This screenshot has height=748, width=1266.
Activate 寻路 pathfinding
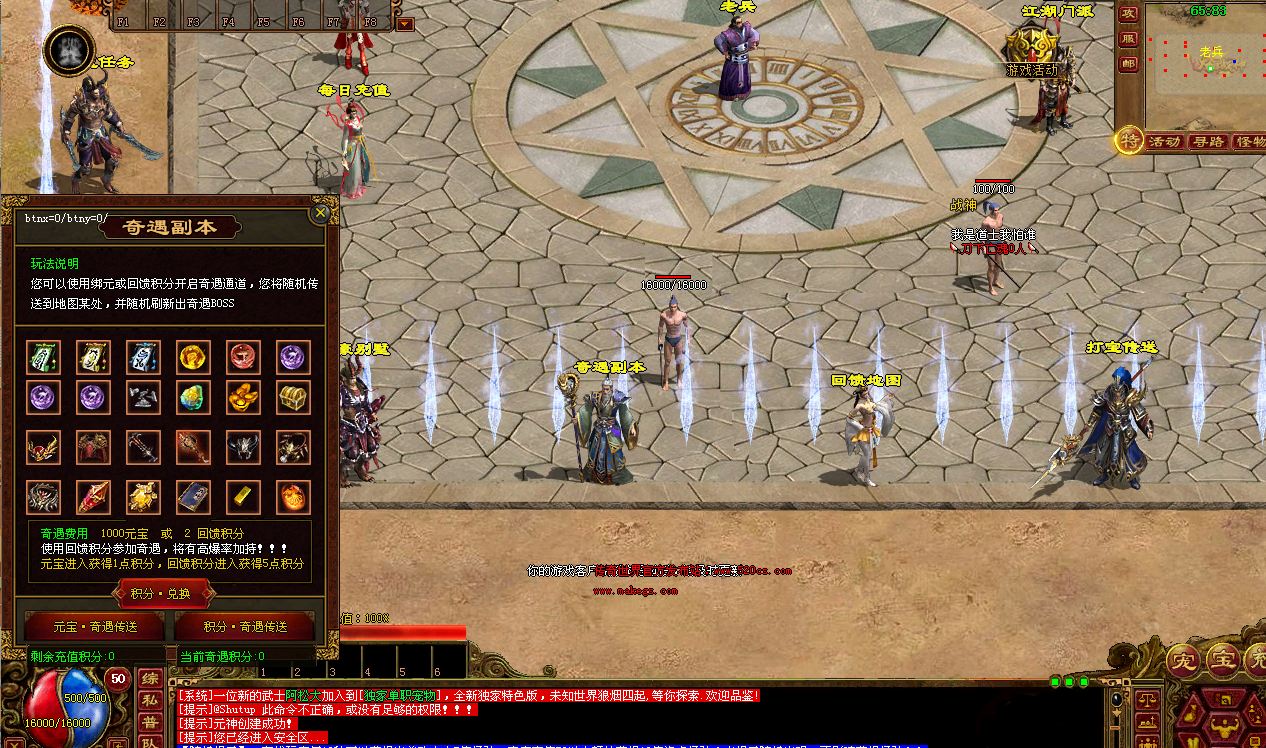click(1209, 142)
